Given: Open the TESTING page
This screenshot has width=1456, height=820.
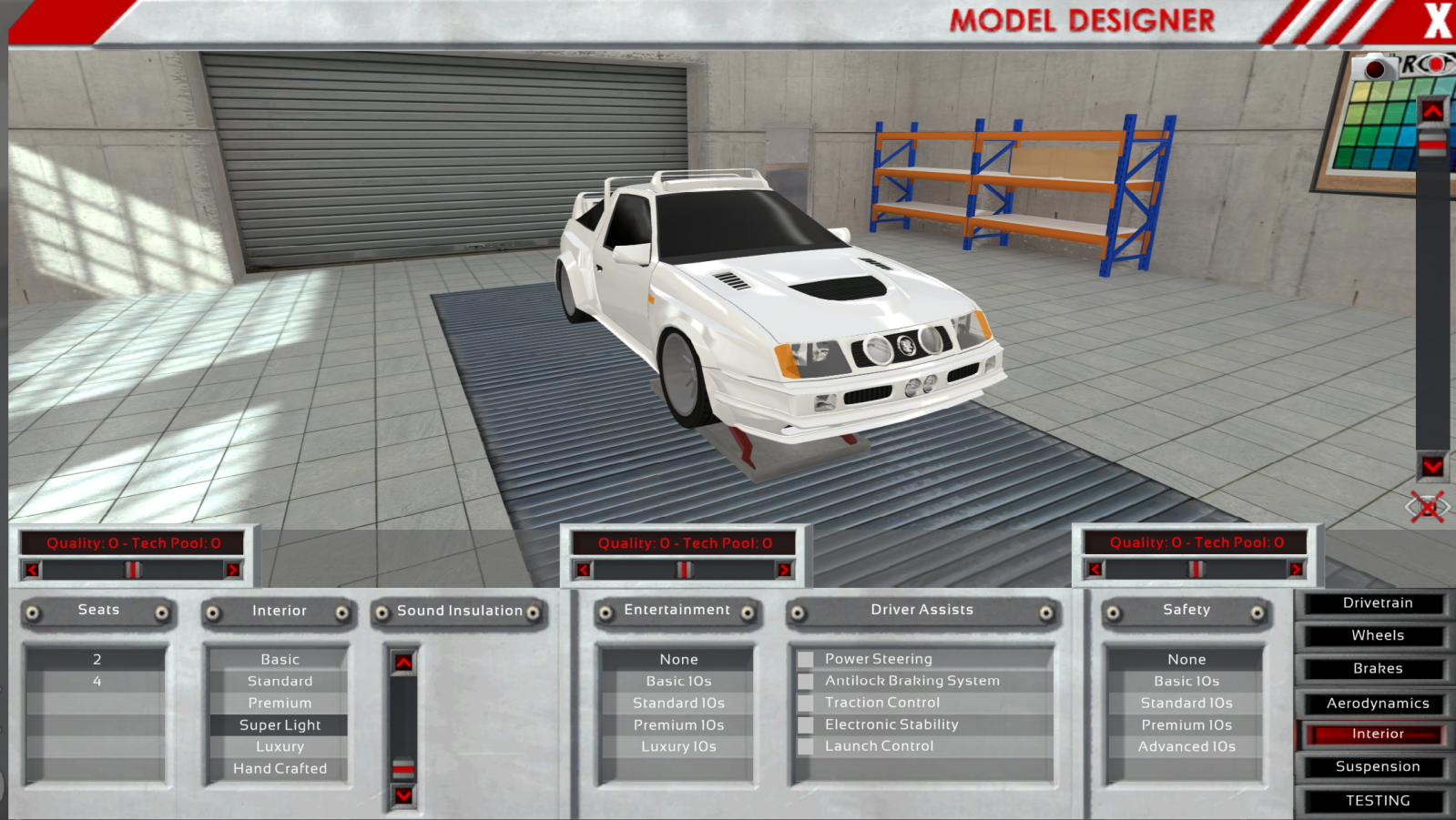Looking at the screenshot, I should (x=1376, y=801).
